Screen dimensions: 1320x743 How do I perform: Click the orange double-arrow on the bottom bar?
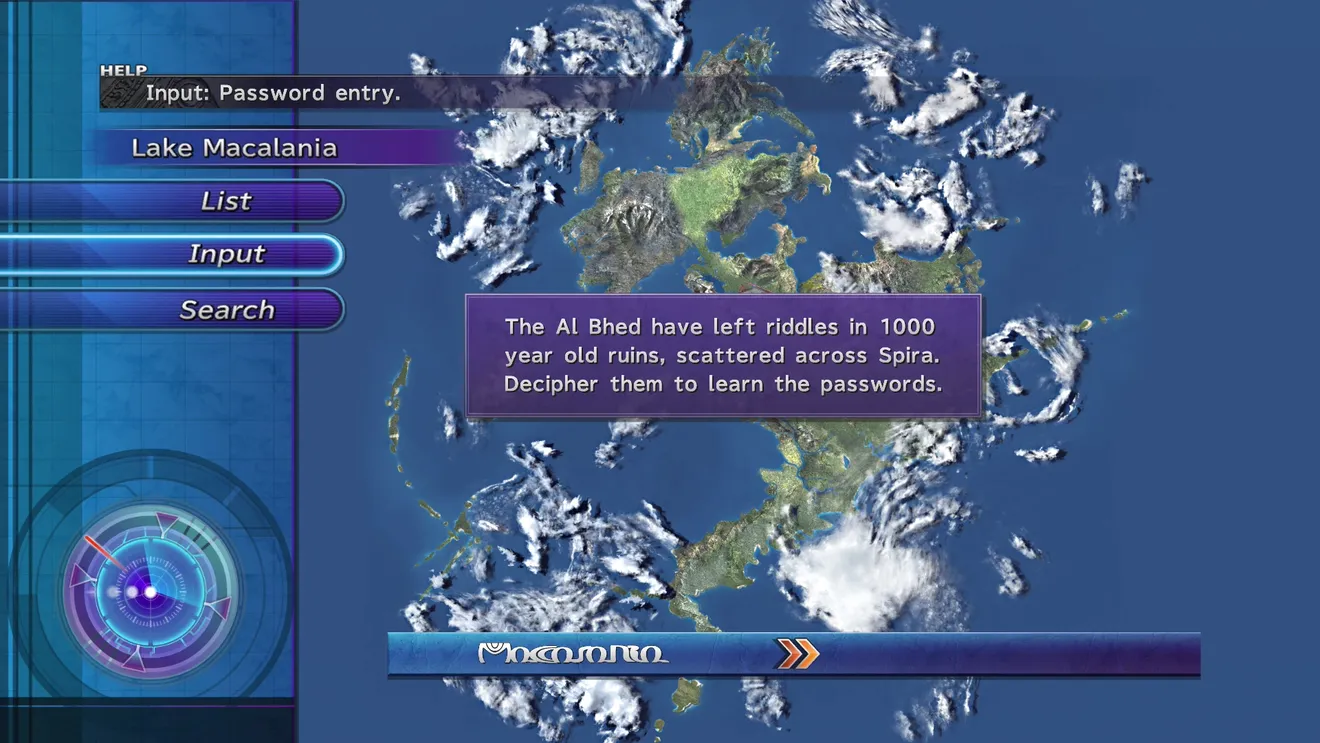[x=797, y=654]
